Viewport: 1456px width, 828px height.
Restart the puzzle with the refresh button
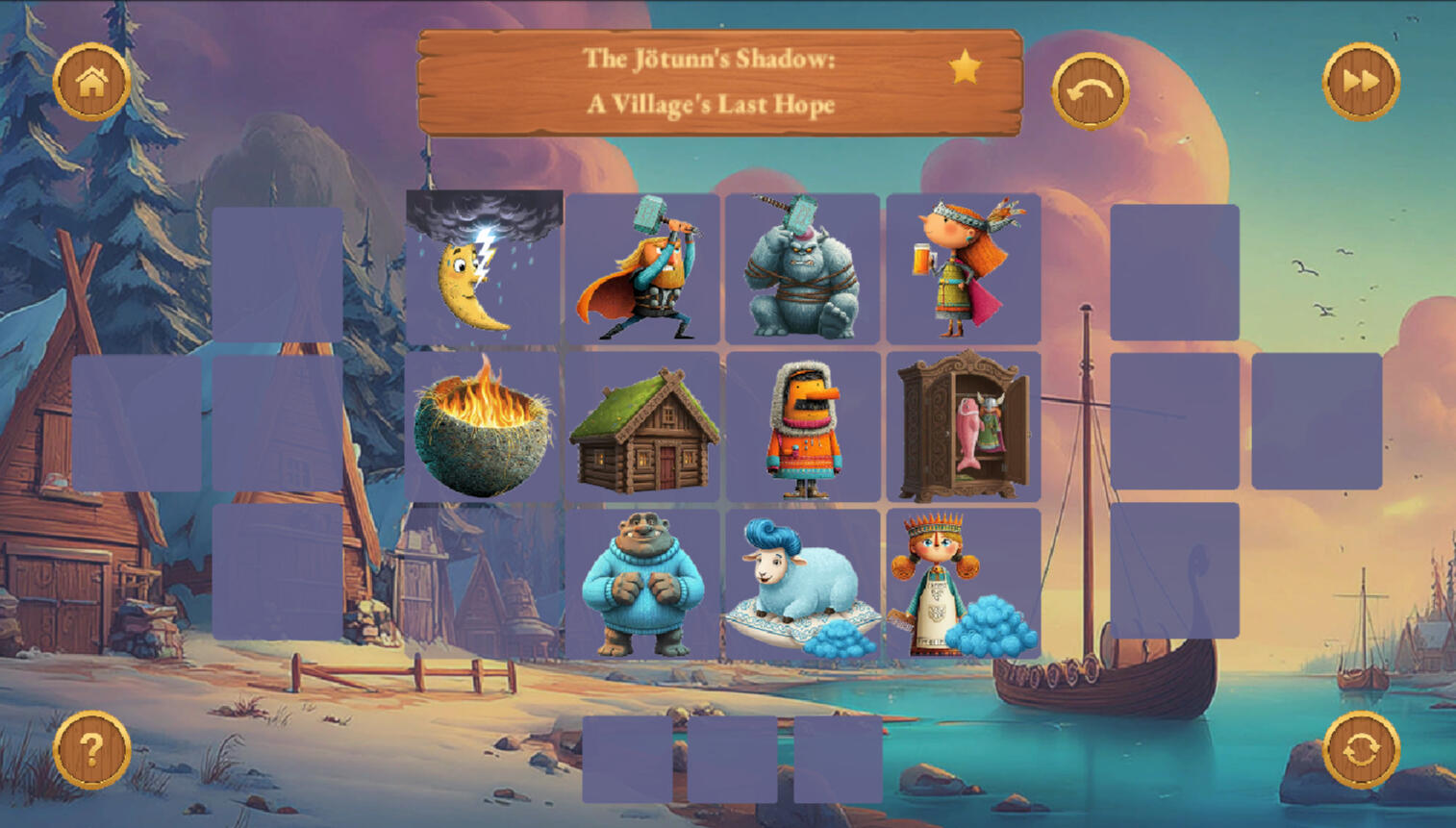click(x=1361, y=749)
